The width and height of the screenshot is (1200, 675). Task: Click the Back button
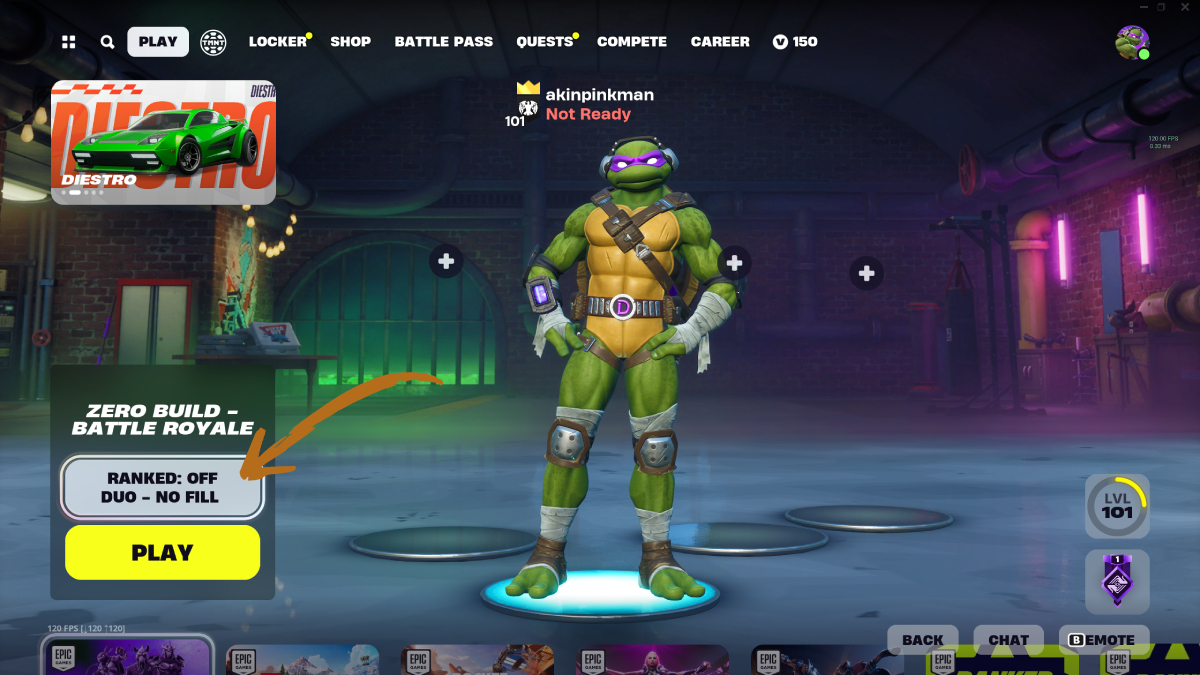click(x=922, y=640)
